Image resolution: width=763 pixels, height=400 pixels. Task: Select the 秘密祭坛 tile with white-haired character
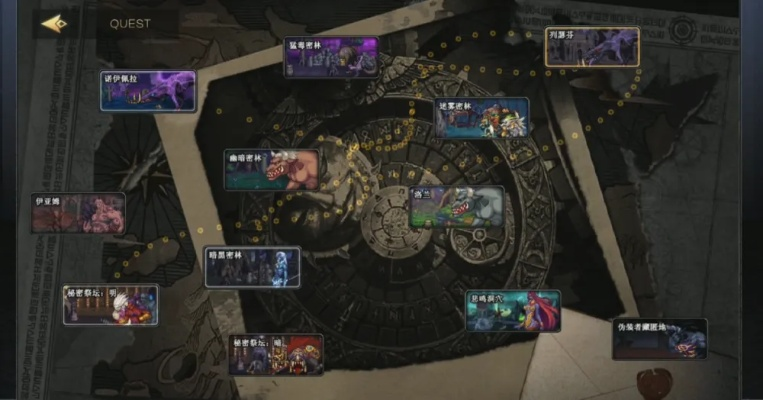[111, 305]
